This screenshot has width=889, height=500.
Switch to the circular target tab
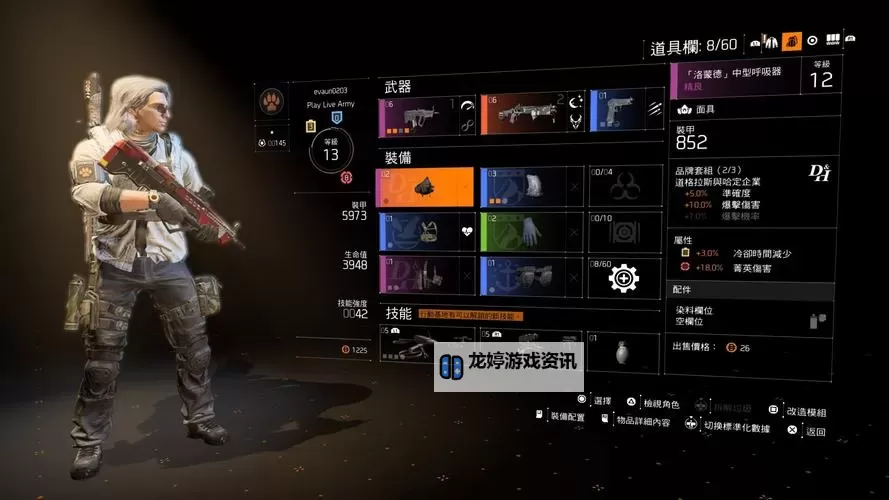click(x=812, y=41)
